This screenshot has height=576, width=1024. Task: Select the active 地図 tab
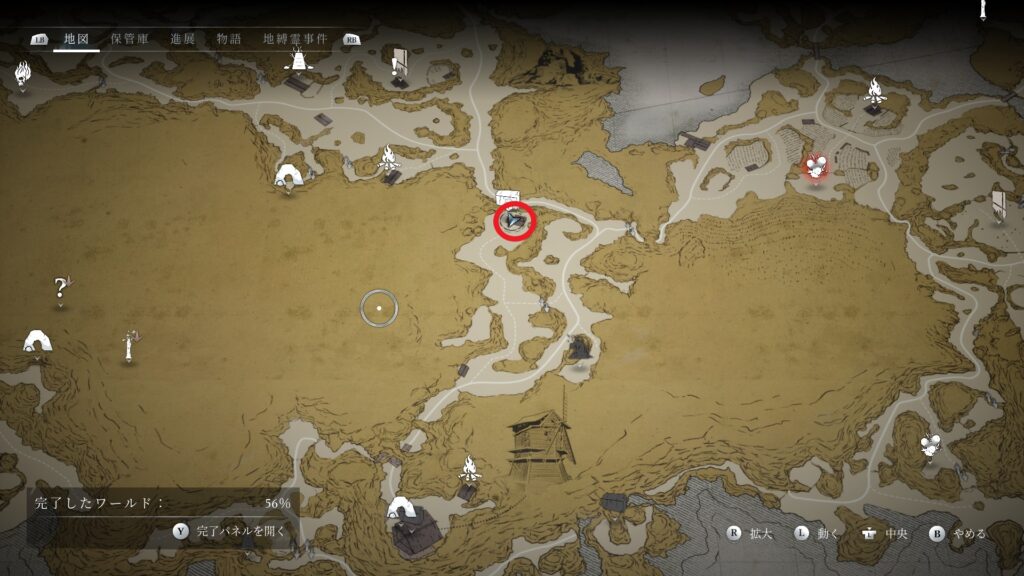[77, 38]
